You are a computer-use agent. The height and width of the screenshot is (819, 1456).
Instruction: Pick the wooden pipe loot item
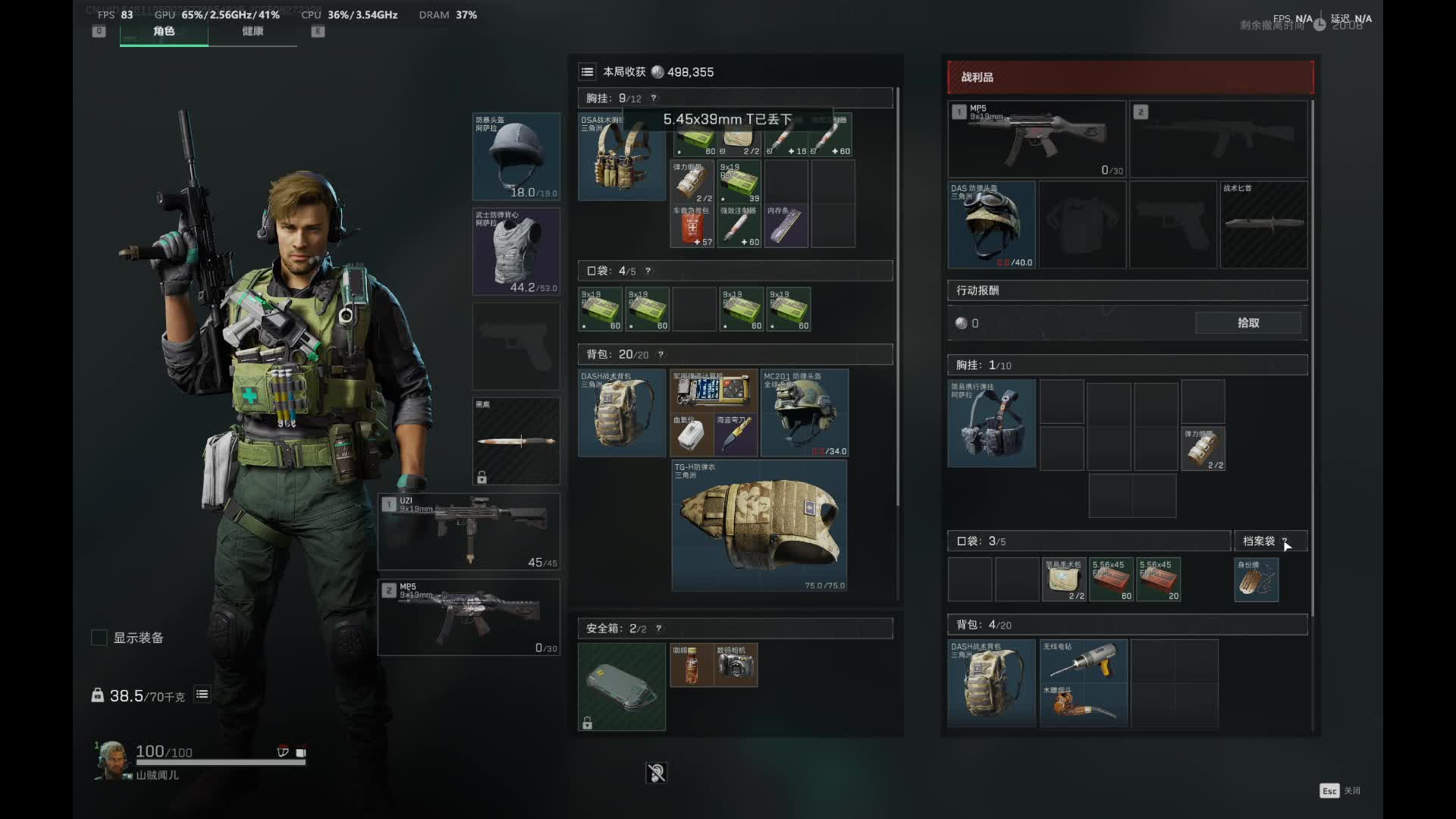click(1084, 705)
